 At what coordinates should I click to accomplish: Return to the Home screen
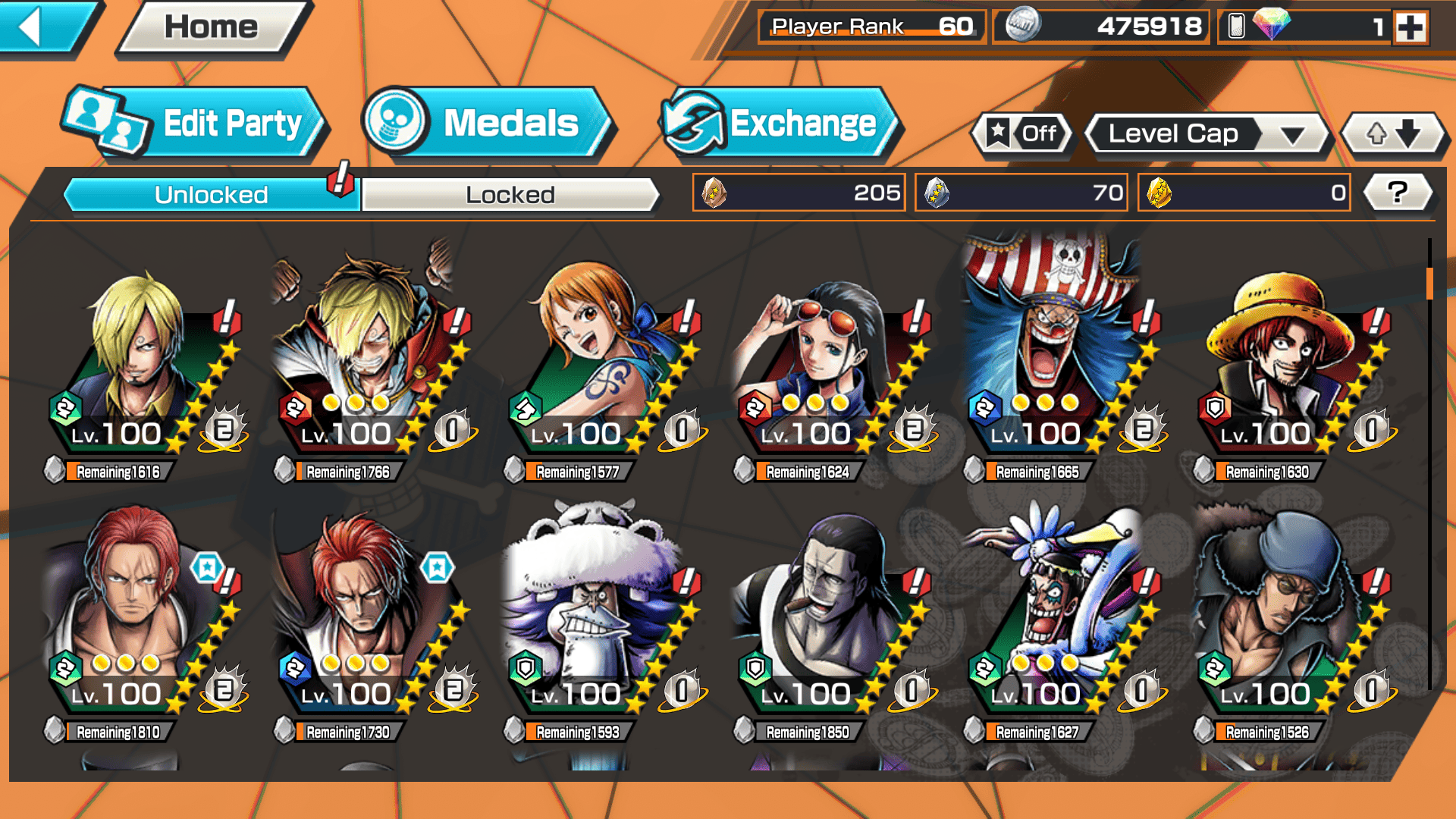[212, 27]
